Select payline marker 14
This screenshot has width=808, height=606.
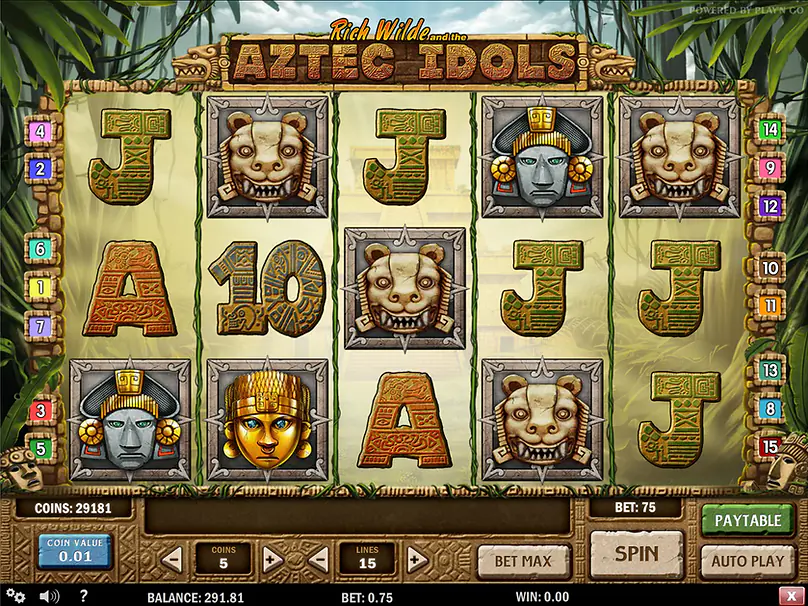click(770, 129)
